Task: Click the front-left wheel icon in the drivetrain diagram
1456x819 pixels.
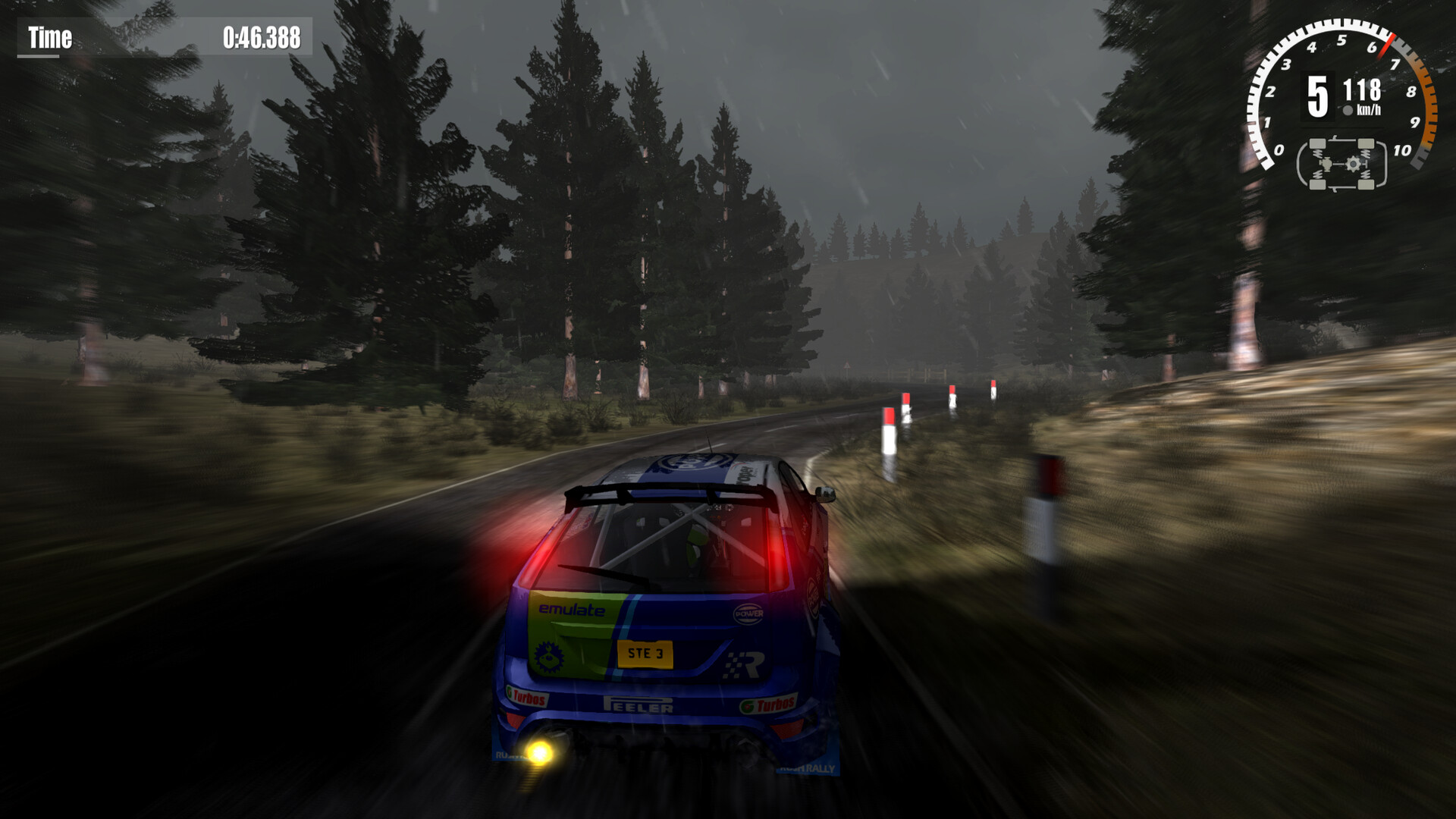Action: click(1318, 144)
